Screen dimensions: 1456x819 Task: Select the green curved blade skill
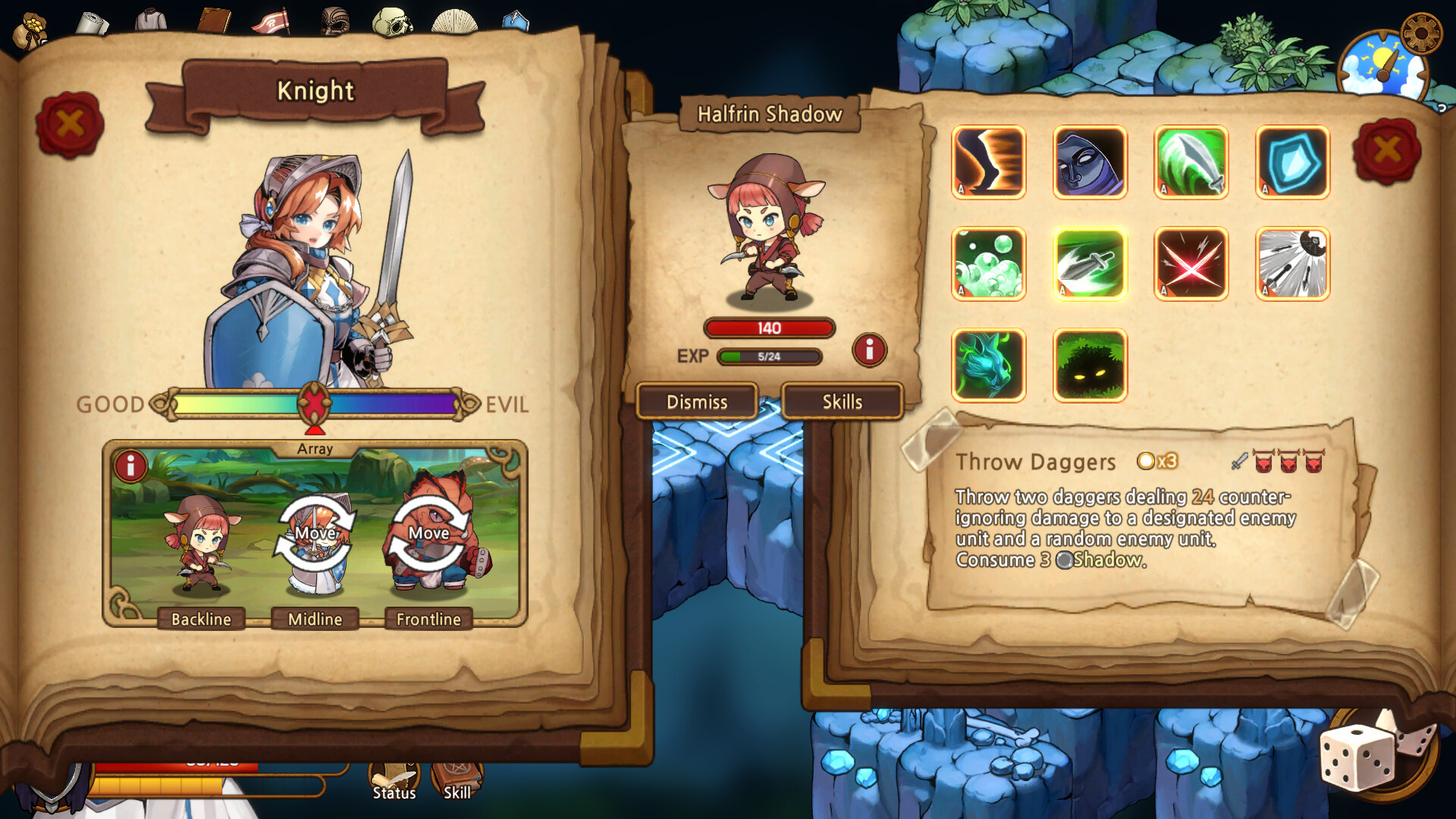[x=1191, y=162]
